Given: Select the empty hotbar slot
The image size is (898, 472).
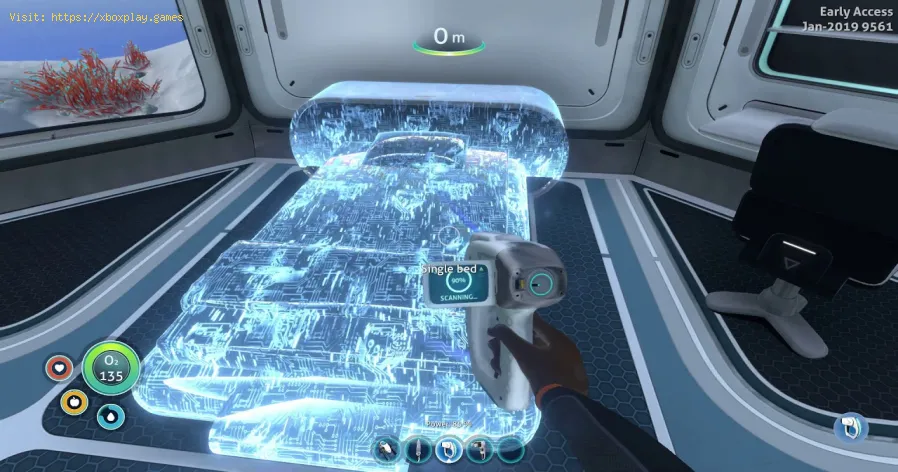Looking at the screenshot, I should point(510,451).
